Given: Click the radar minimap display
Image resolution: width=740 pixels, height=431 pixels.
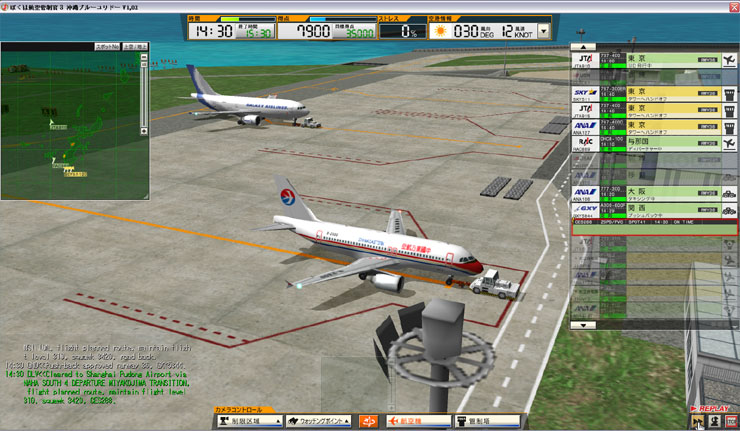Looking at the screenshot, I should (70, 125).
